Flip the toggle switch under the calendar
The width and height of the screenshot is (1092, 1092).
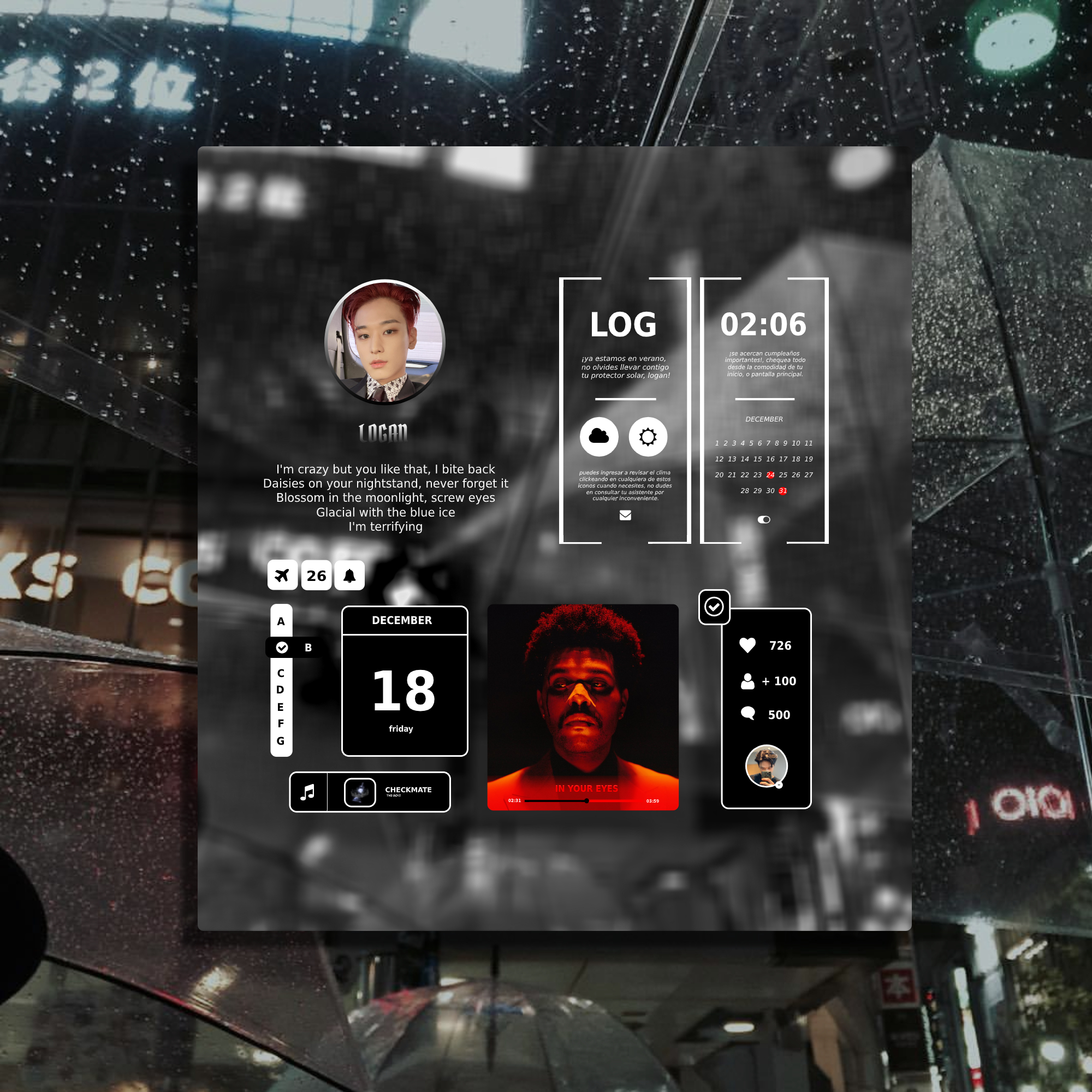764,518
